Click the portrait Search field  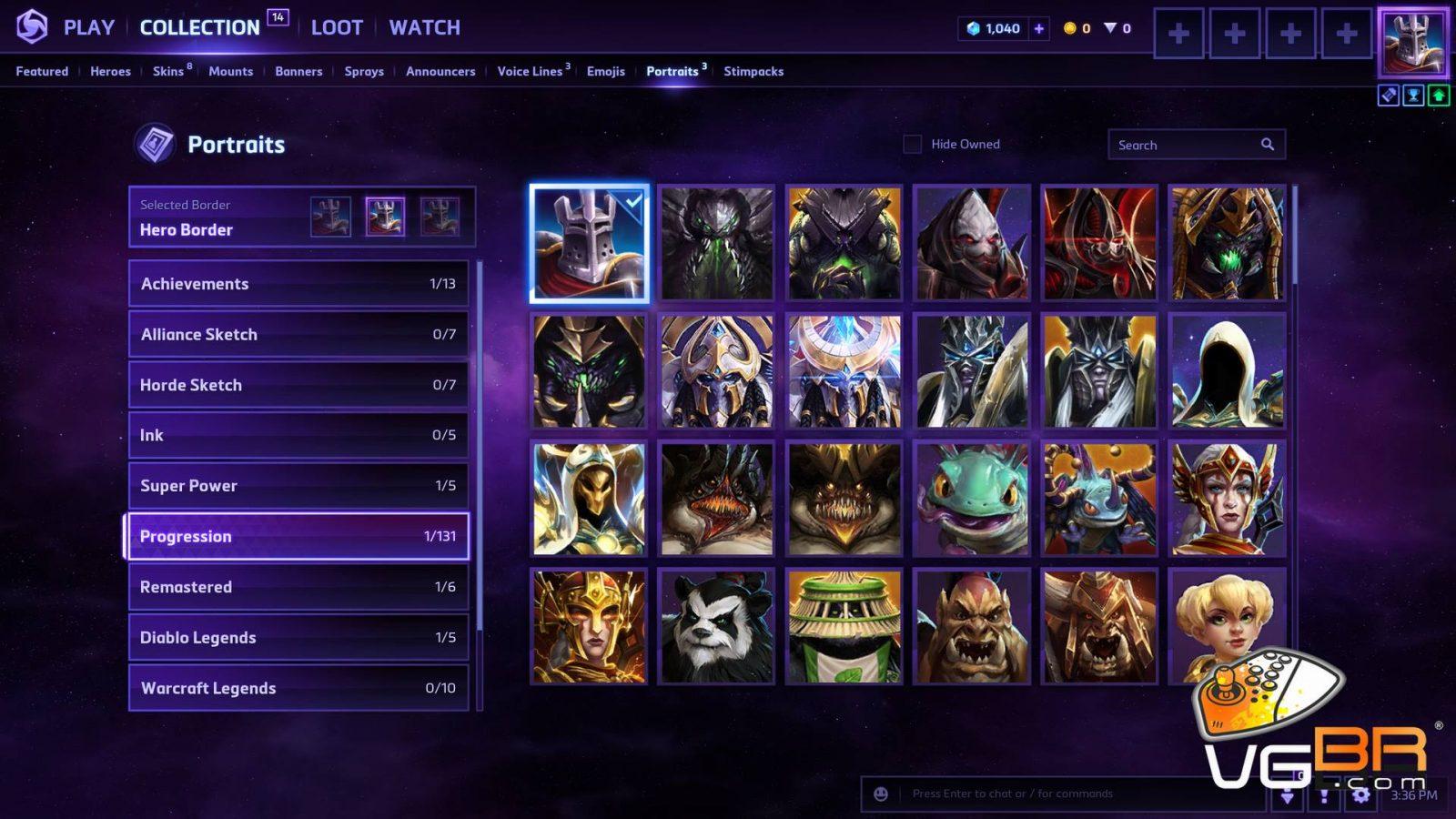tap(1183, 145)
